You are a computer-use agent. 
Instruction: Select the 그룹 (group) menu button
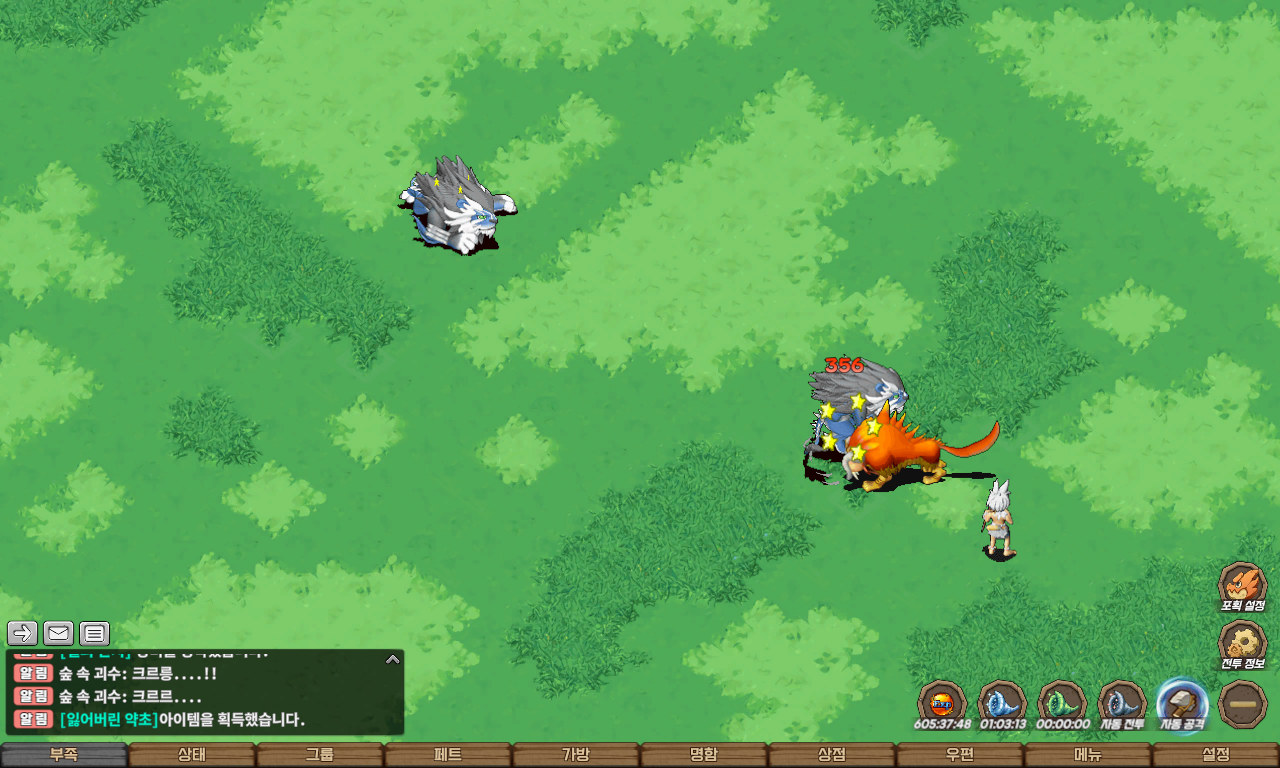(320, 755)
